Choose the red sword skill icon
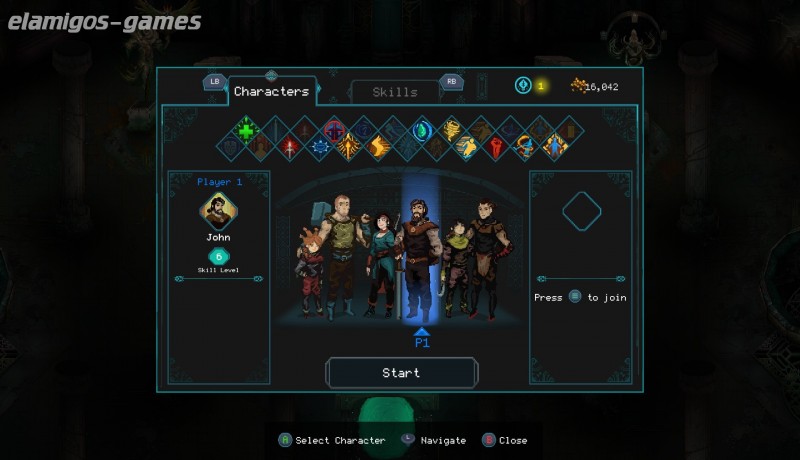This screenshot has width=800, height=460. pyautogui.click(x=290, y=147)
